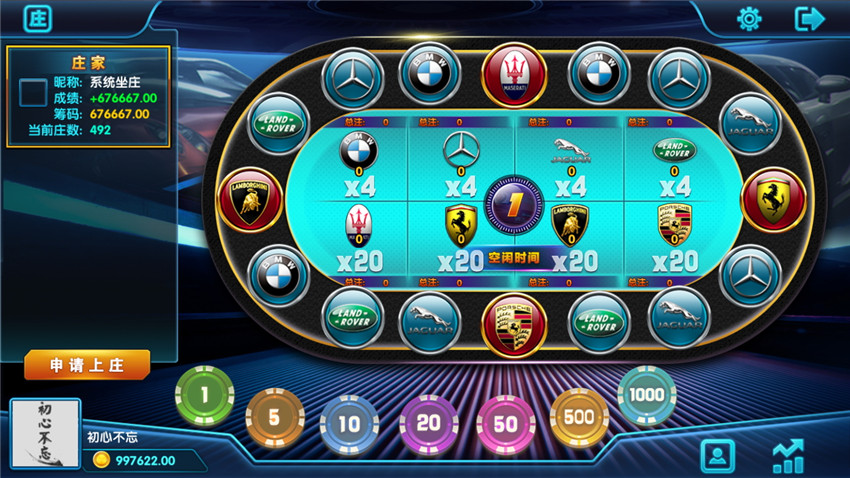
Task: Select the purple 20 chip
Action: click(x=428, y=424)
